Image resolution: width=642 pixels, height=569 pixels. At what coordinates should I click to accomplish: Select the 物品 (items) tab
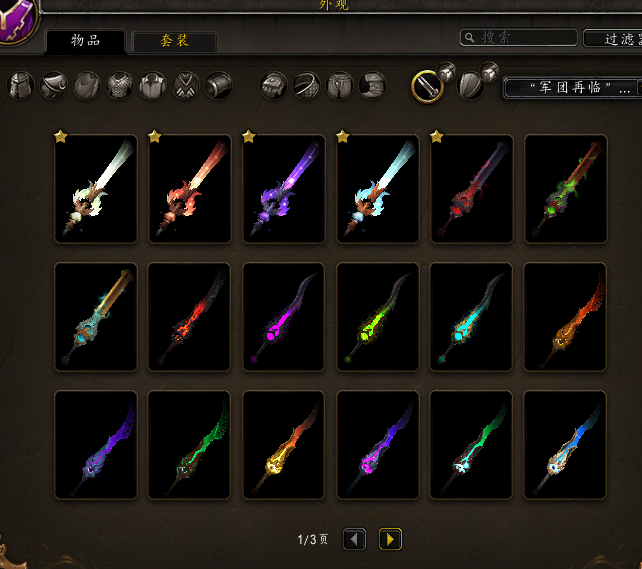pyautogui.click(x=86, y=41)
